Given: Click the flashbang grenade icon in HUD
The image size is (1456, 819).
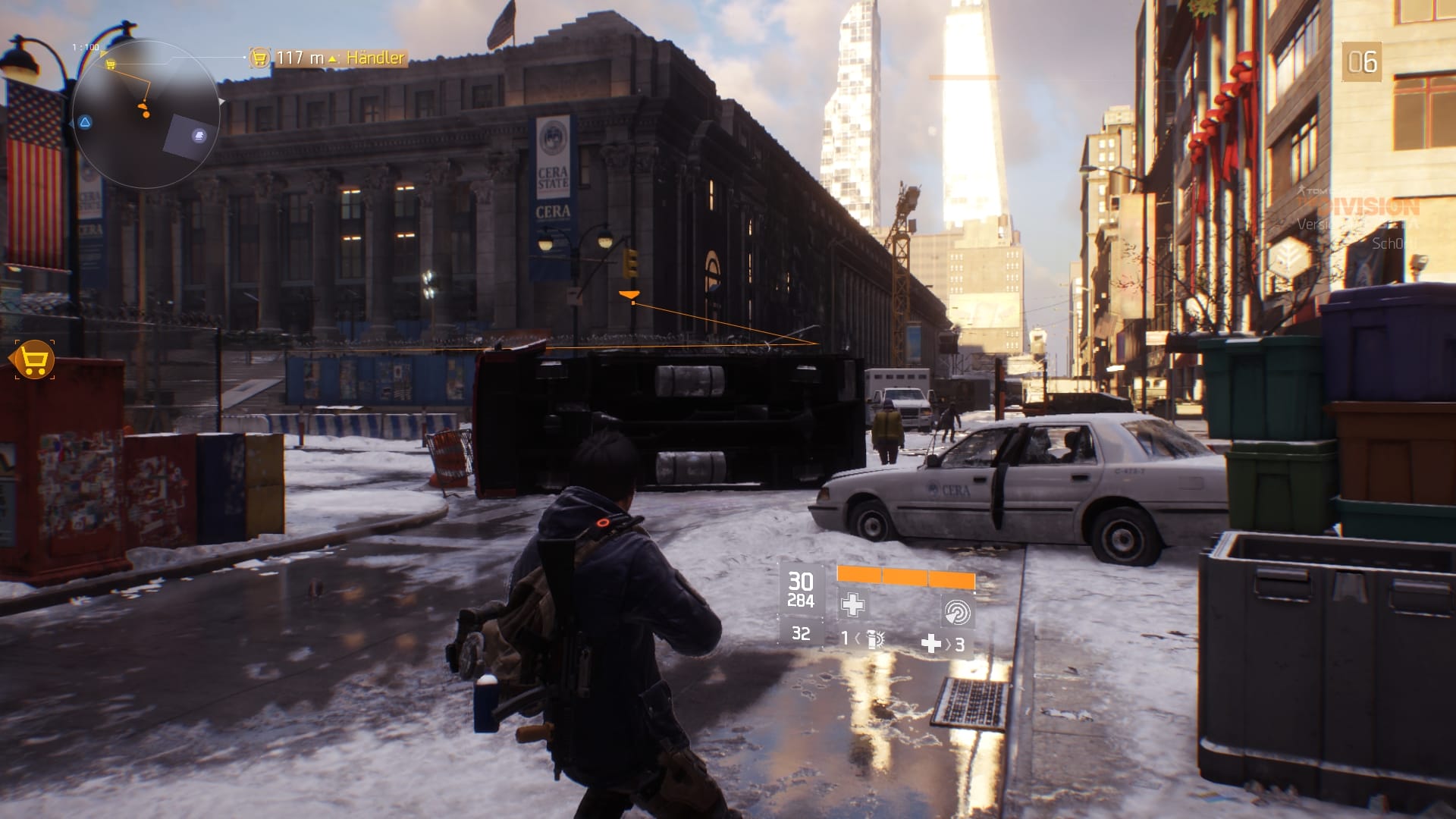Looking at the screenshot, I should 875,641.
